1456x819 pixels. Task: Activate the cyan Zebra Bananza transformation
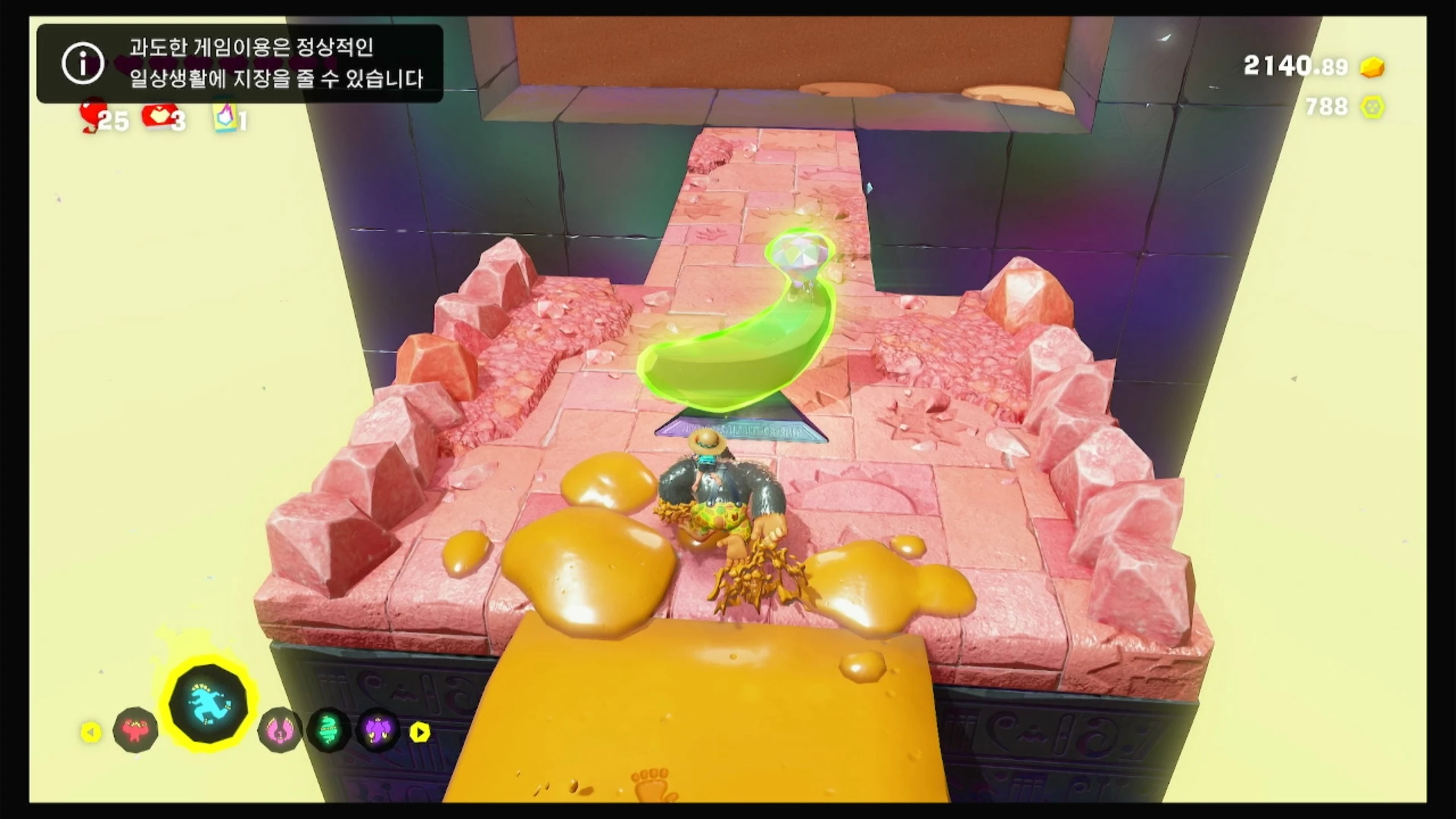point(209,707)
